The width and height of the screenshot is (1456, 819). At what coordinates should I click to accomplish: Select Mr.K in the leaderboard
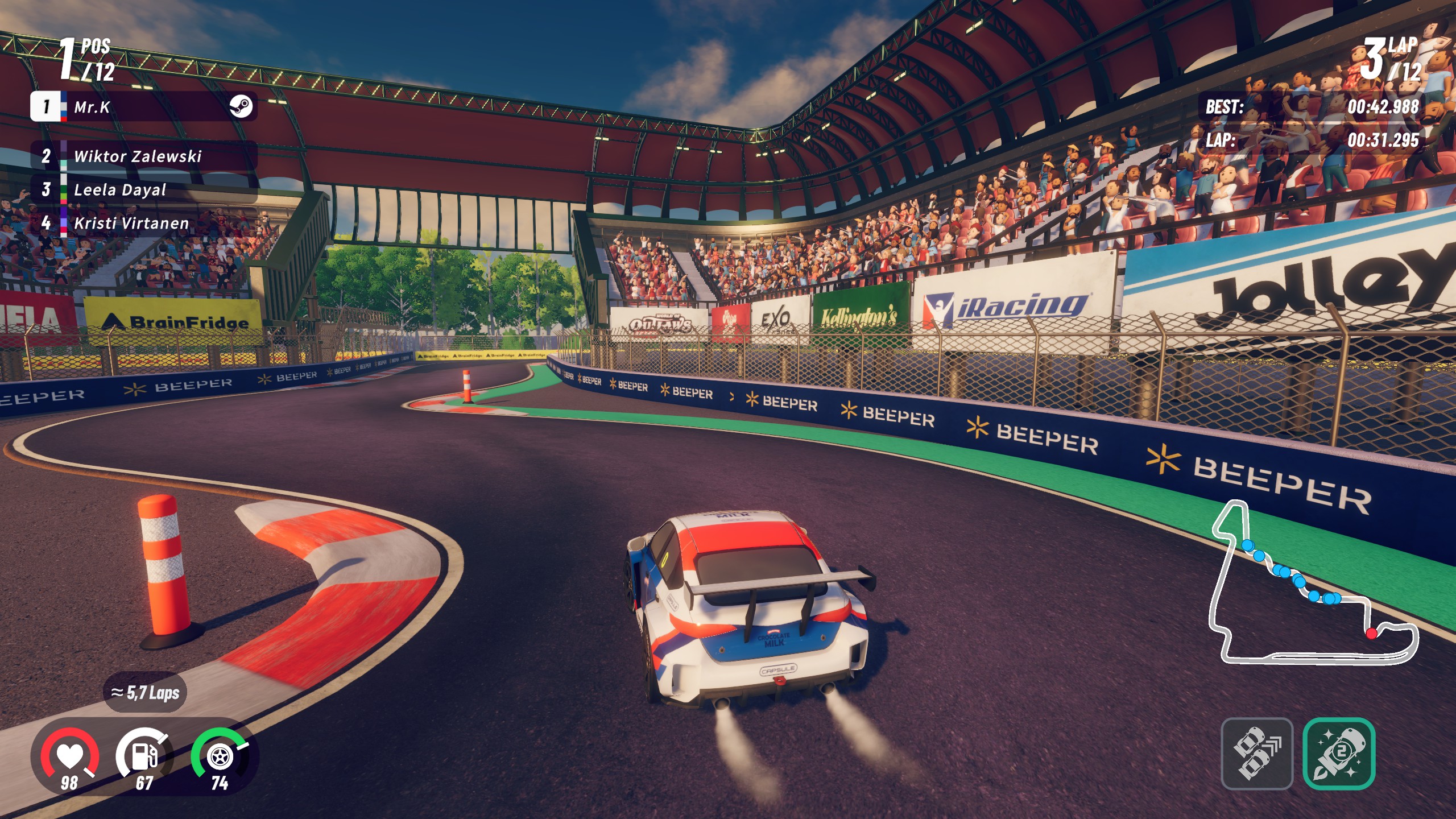tap(143, 106)
